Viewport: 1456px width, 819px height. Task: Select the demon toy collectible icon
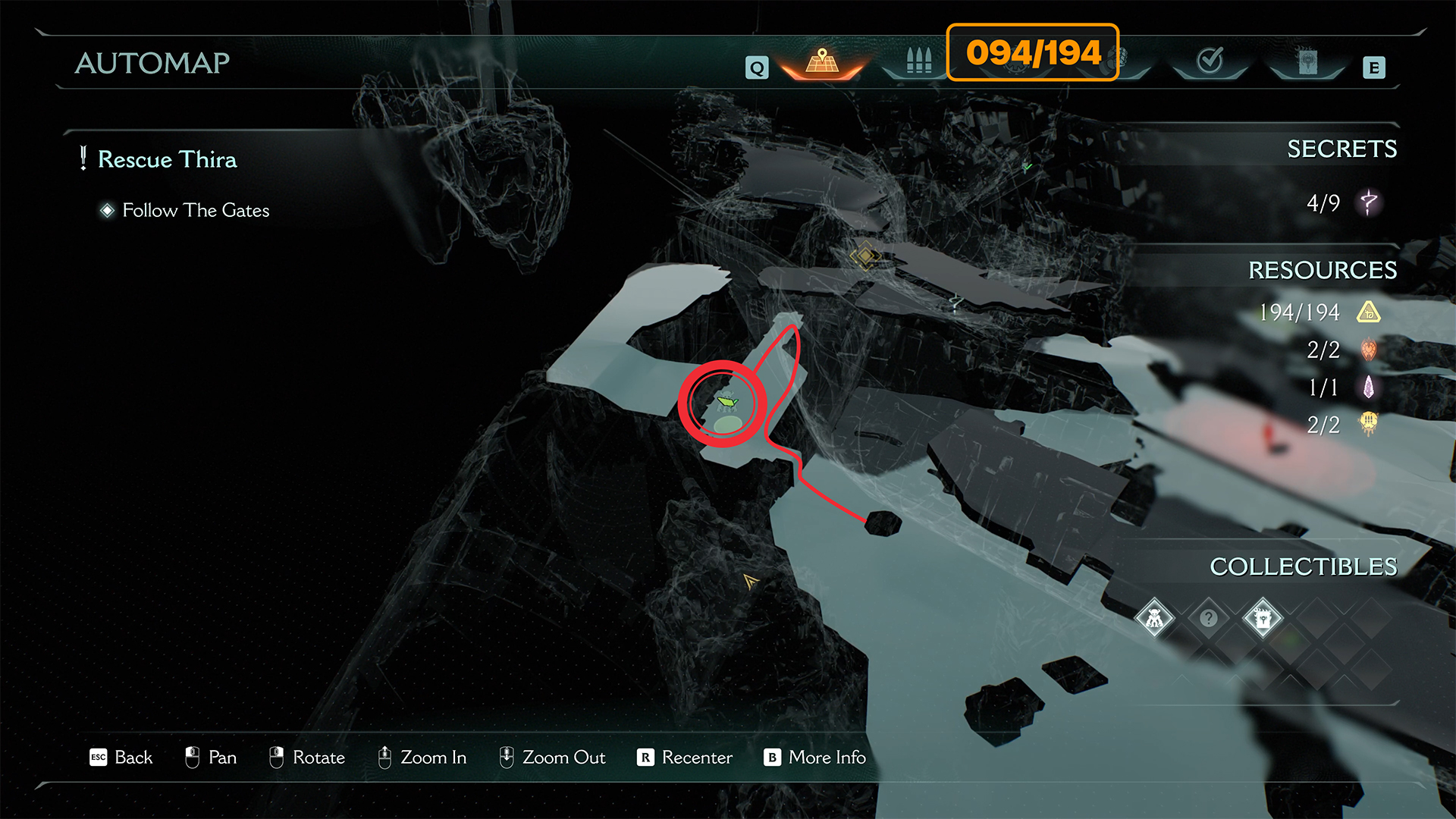pos(1154,619)
